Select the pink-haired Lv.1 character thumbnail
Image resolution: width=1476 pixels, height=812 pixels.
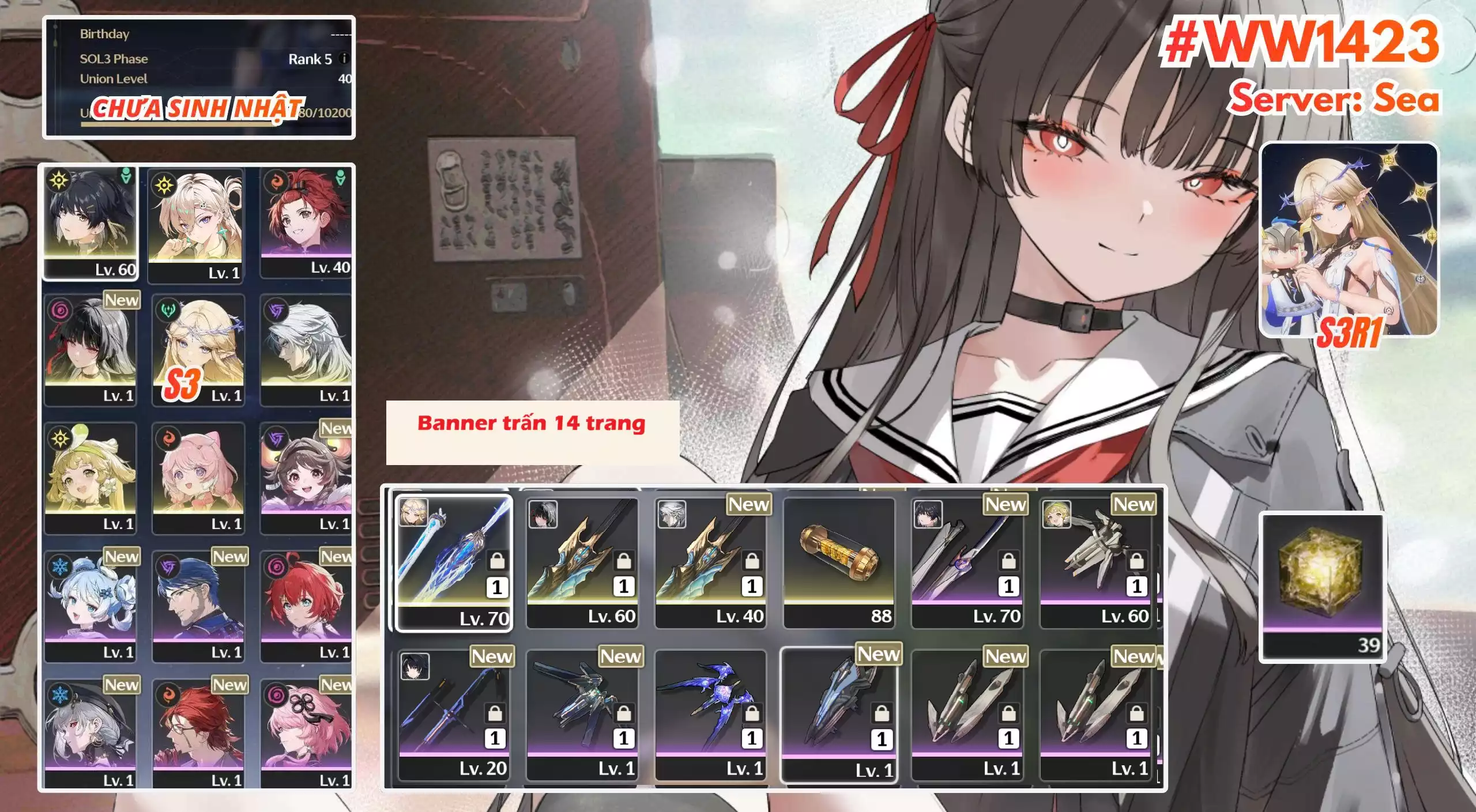[x=199, y=473]
